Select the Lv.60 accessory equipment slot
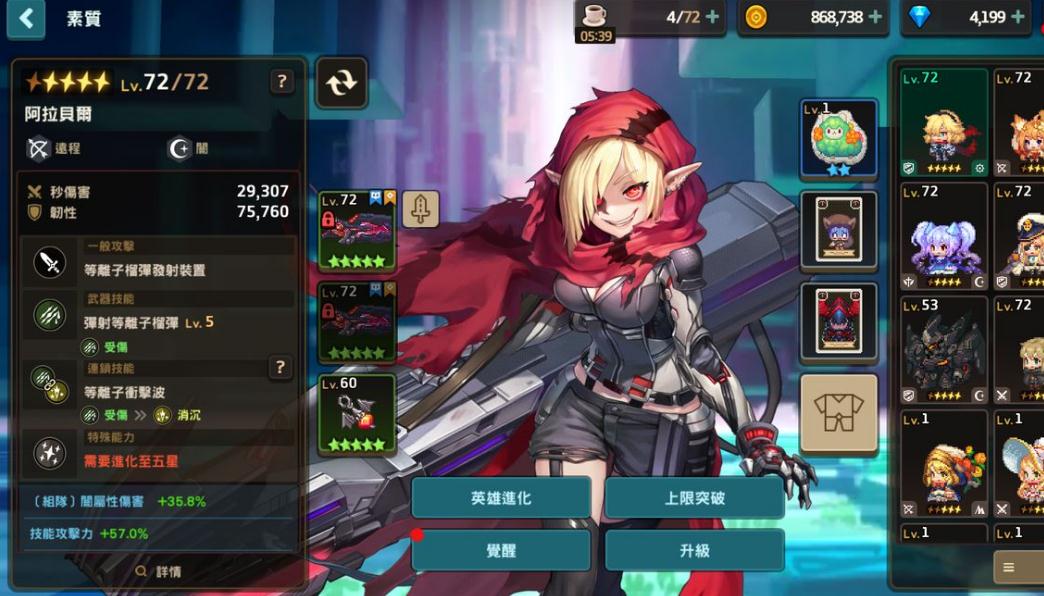This screenshot has width=1044, height=596. pos(357,414)
